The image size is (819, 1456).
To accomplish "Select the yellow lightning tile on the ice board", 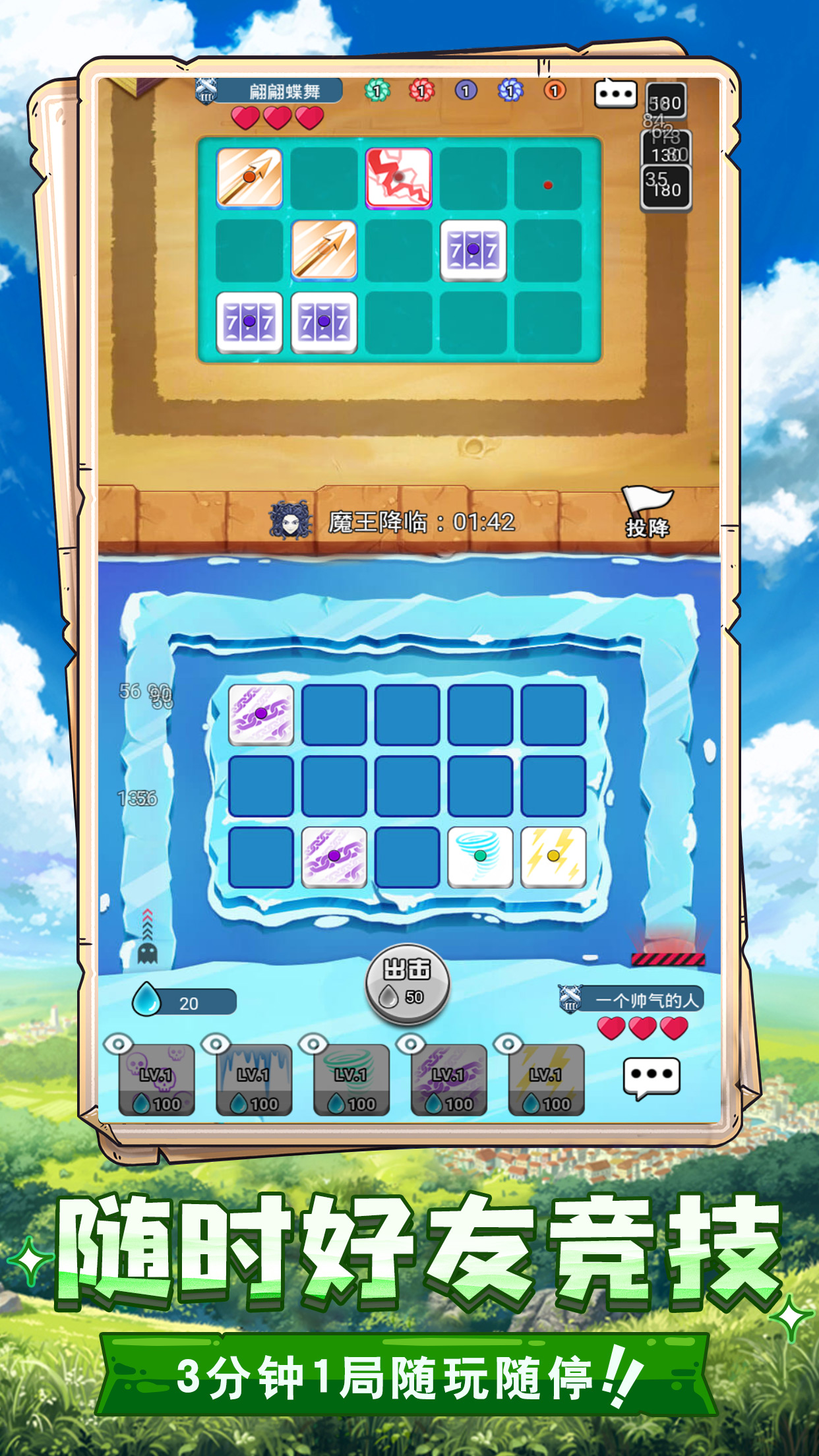I will (x=553, y=856).
